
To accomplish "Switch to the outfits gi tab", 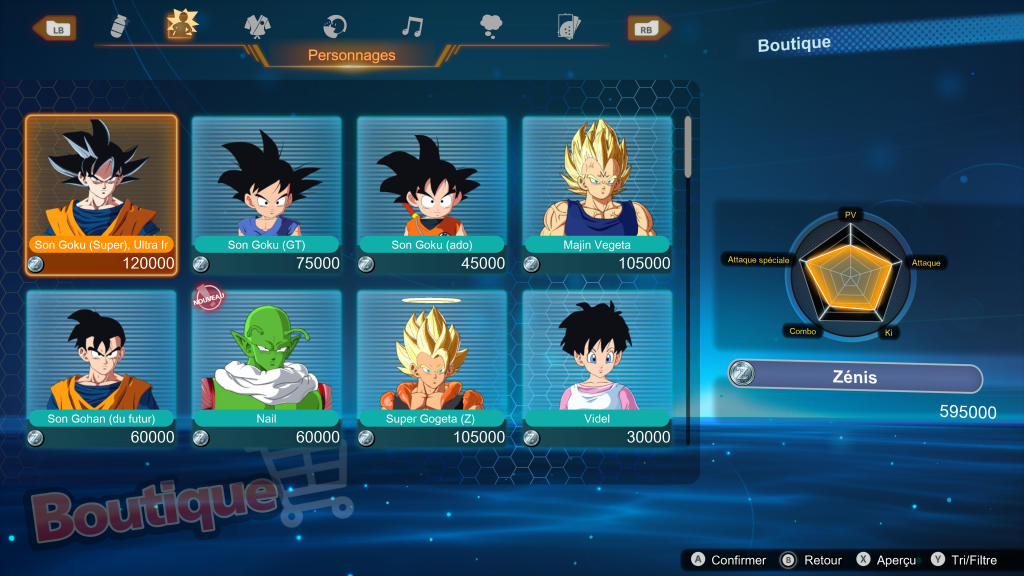I will click(x=258, y=27).
